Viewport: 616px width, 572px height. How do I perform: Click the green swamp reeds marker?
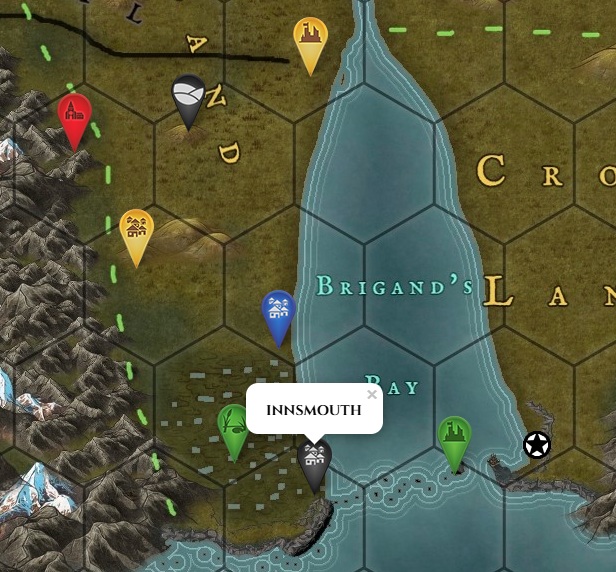(234, 426)
